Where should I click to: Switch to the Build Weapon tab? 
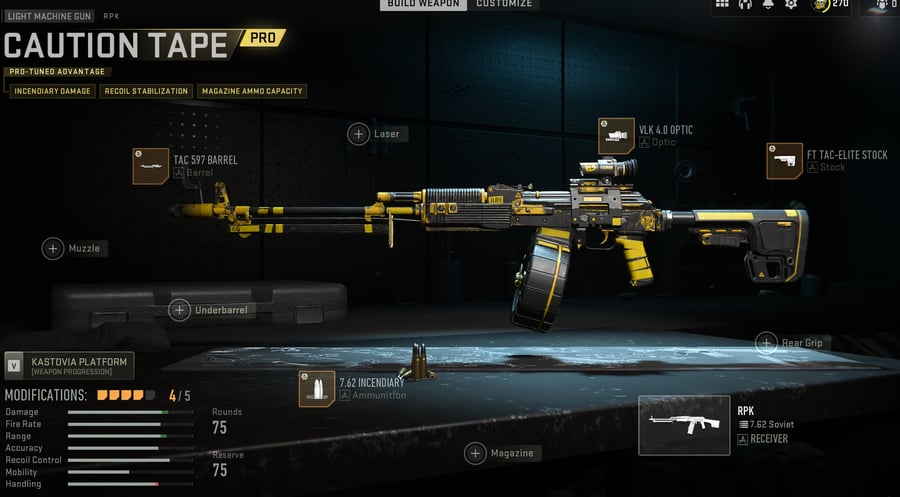(x=423, y=4)
